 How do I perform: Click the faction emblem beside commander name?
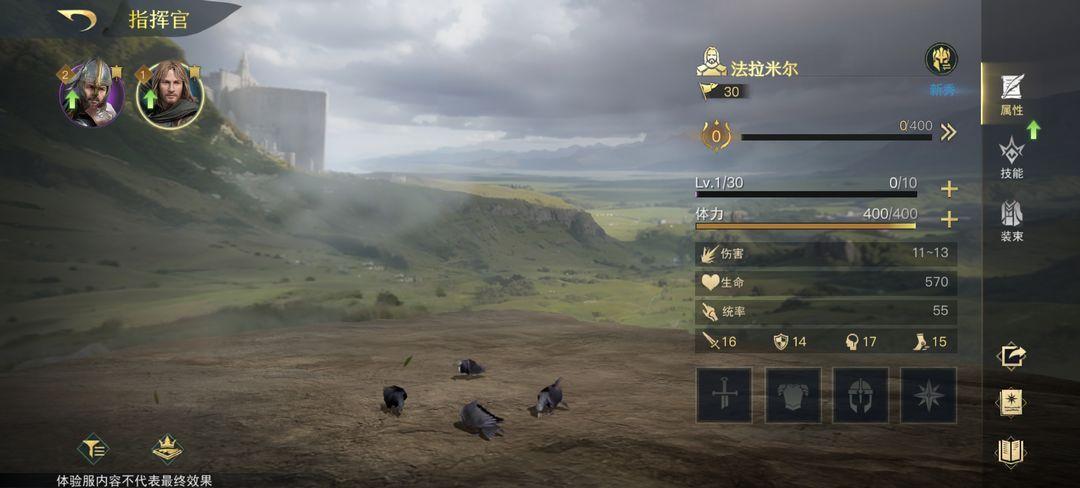pyautogui.click(x=940, y=59)
